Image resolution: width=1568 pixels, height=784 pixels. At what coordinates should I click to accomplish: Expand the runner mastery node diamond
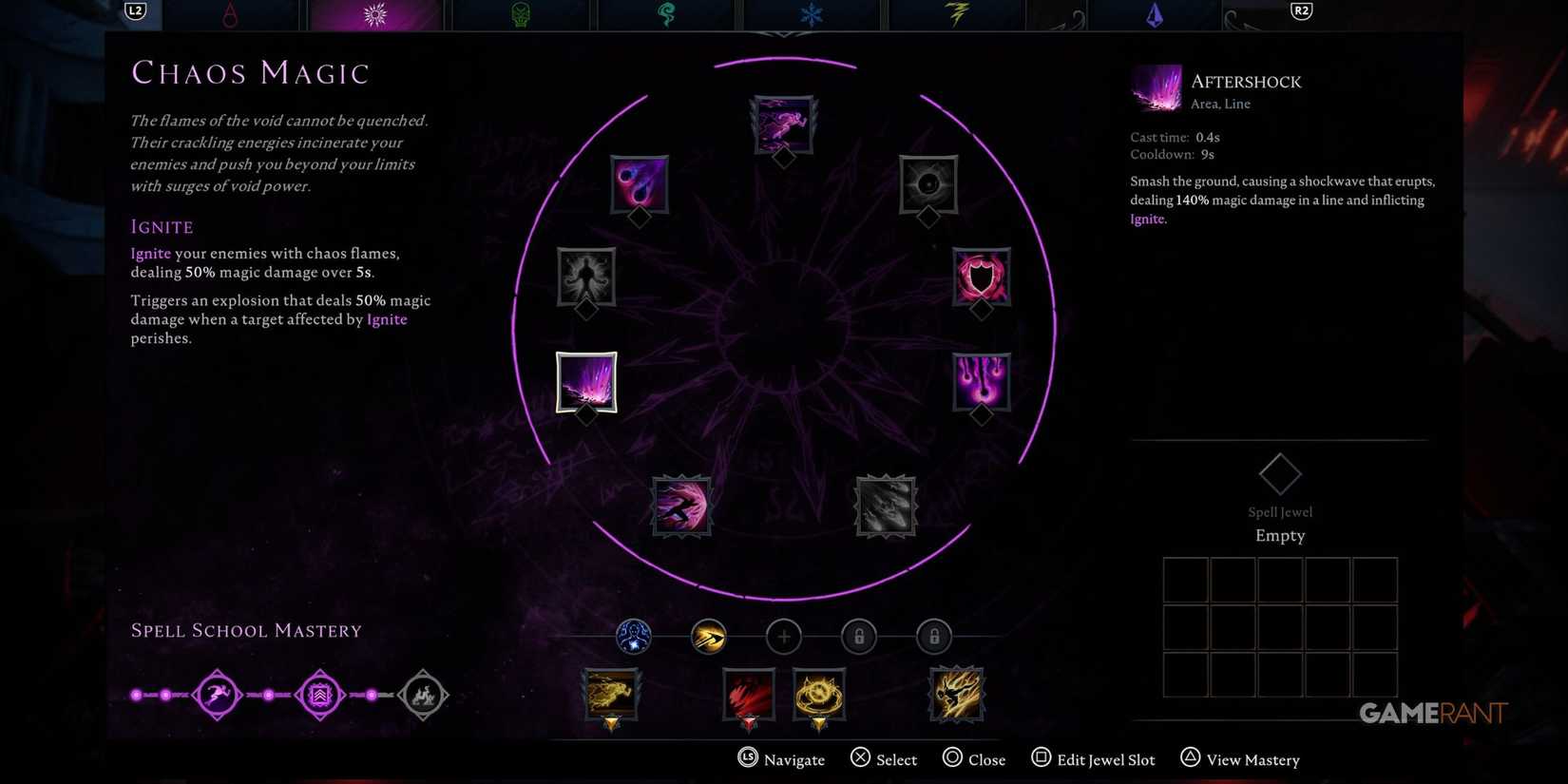tap(217, 695)
